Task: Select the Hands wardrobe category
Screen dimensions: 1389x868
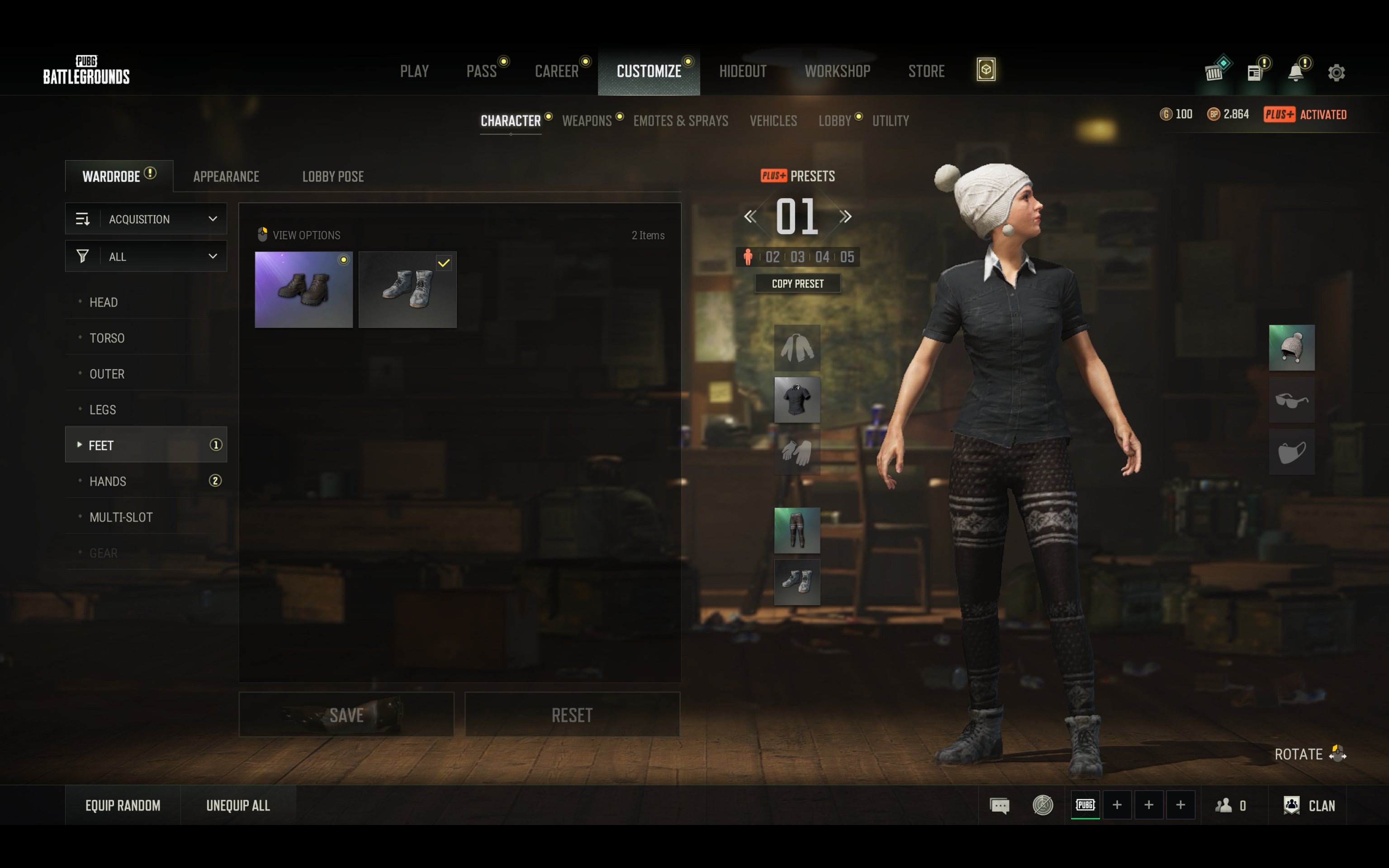Action: point(108,481)
